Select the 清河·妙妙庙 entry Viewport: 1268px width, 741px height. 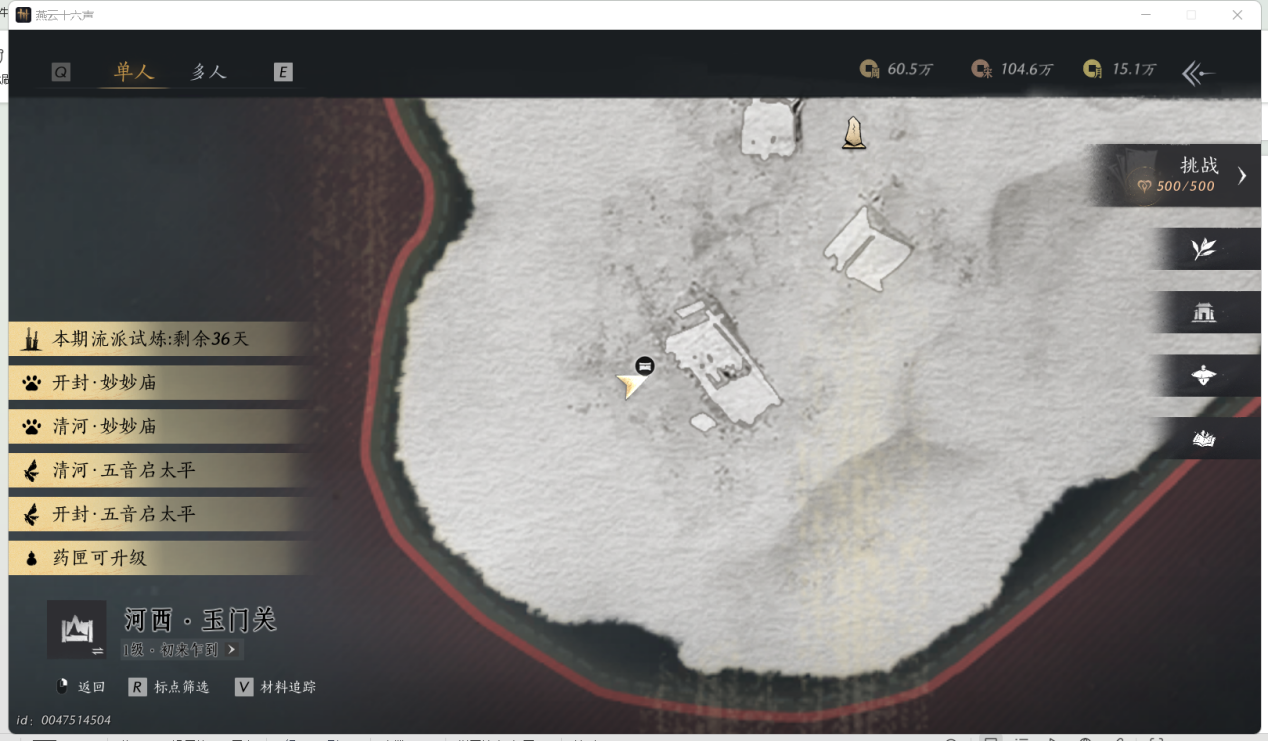(105, 427)
